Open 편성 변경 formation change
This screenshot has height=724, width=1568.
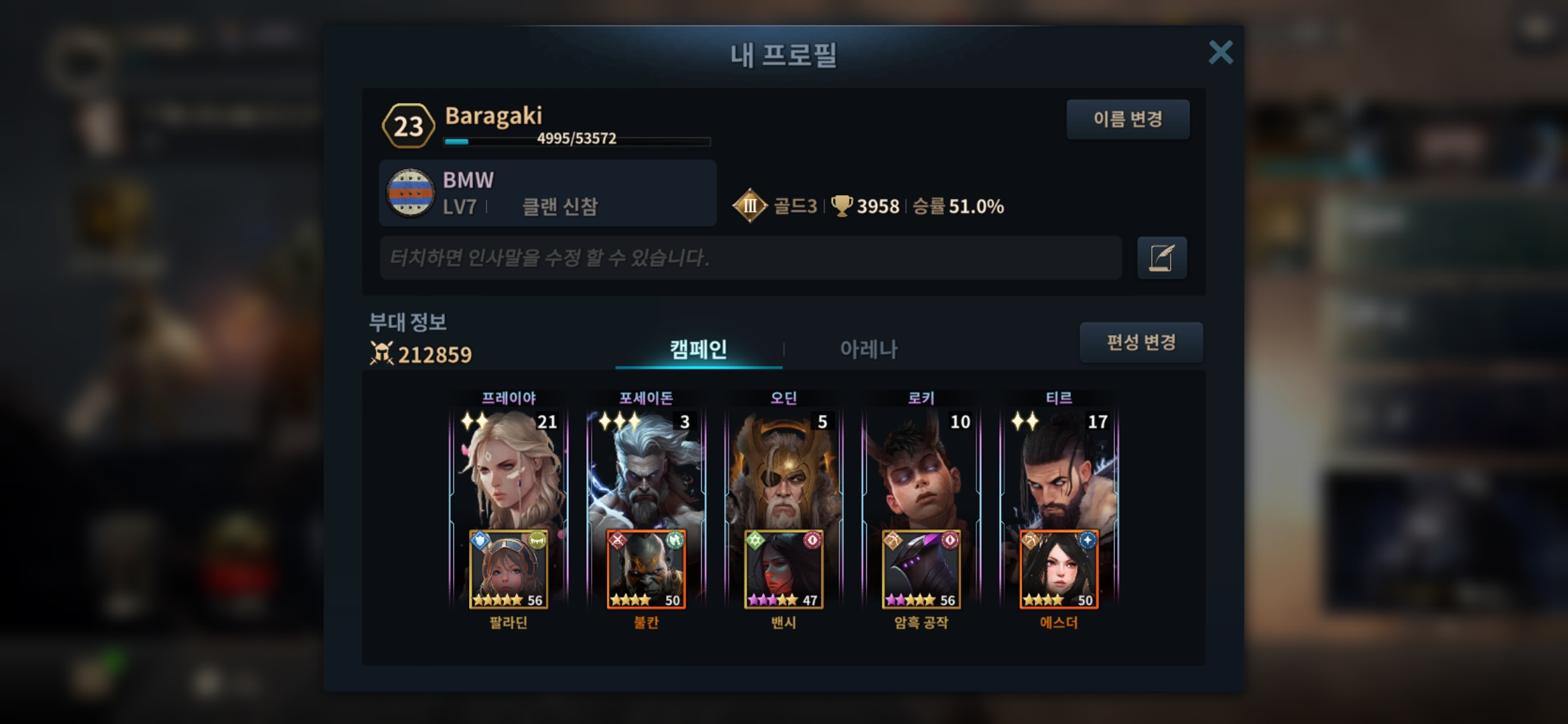1140,343
